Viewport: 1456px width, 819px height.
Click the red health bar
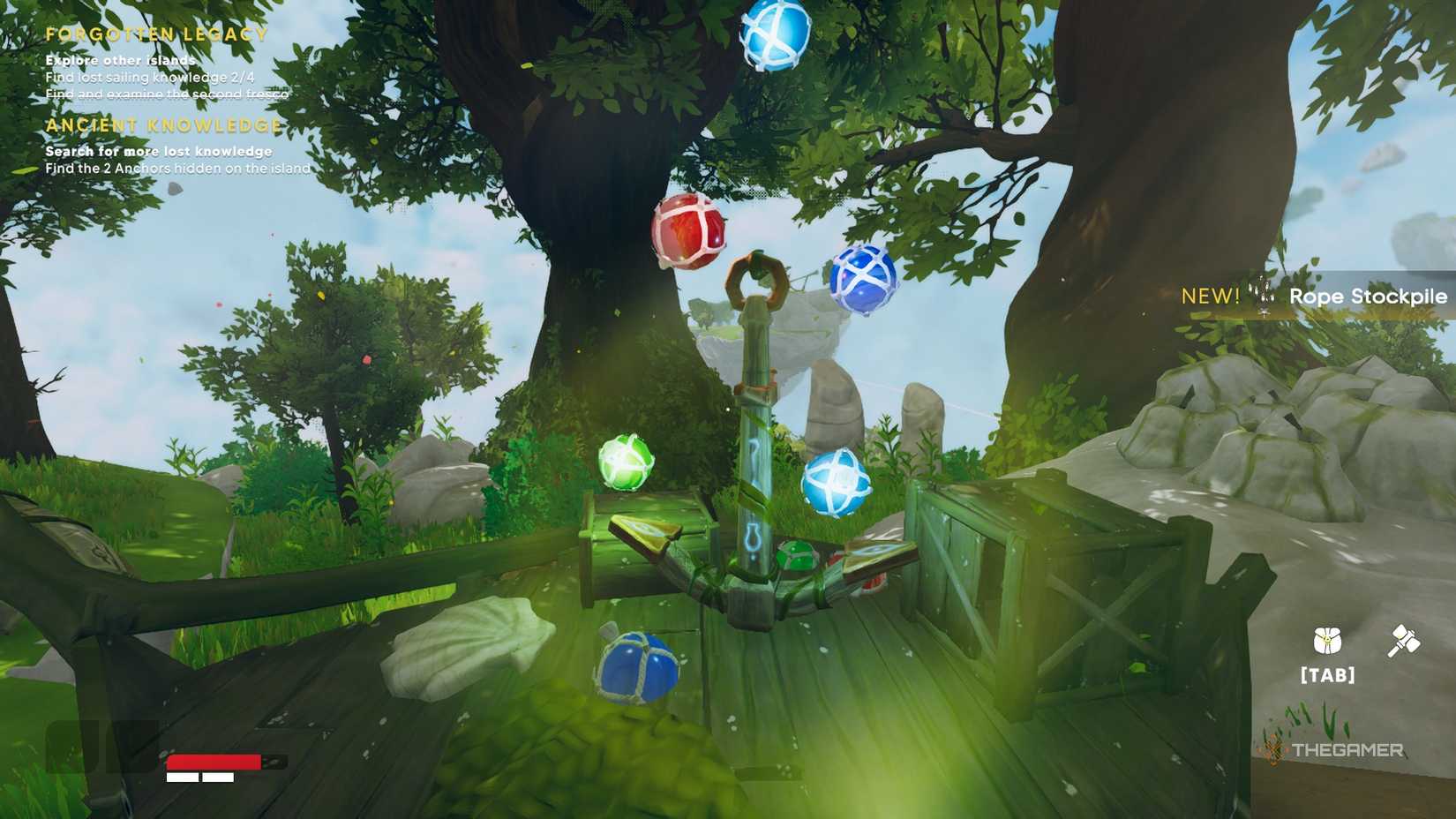[215, 761]
